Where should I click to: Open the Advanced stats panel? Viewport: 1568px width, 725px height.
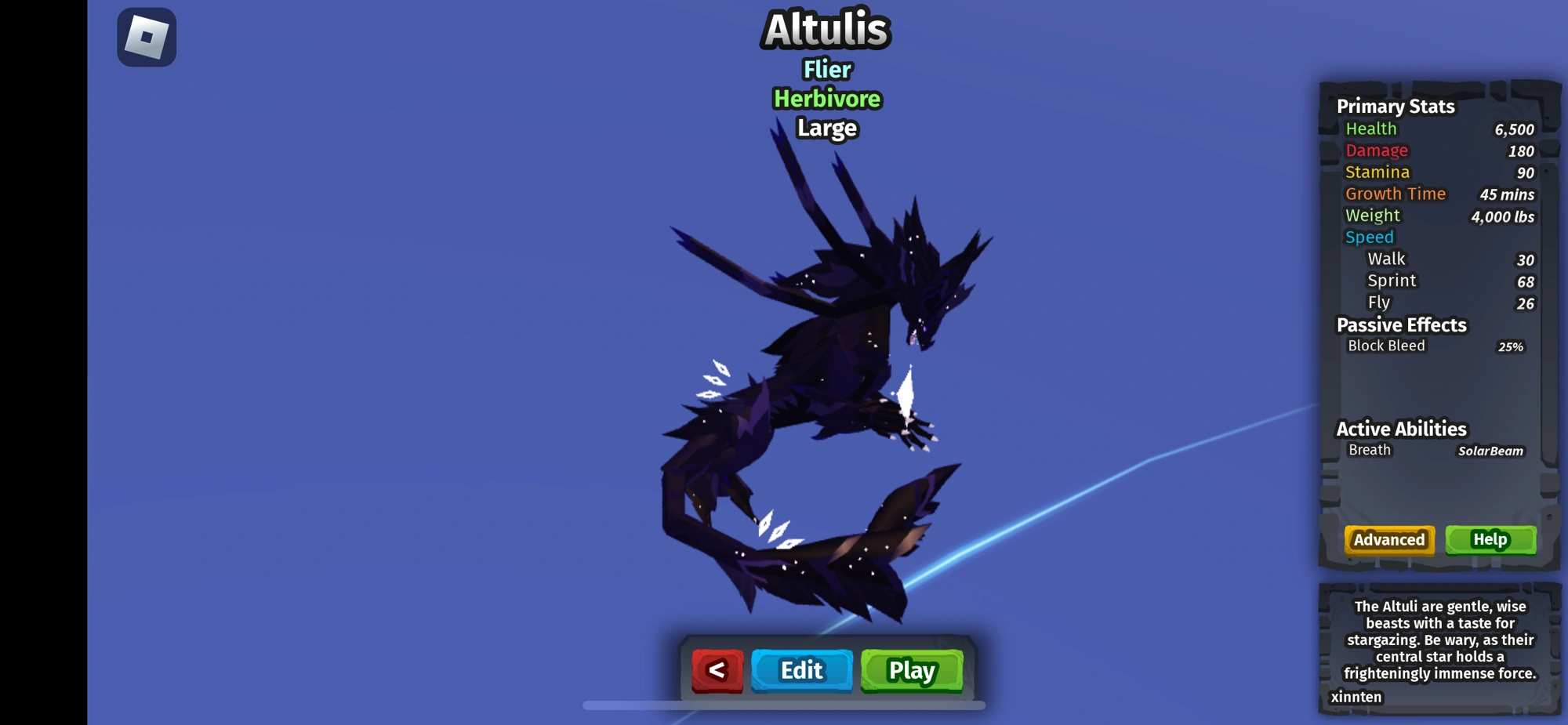[1388, 540]
